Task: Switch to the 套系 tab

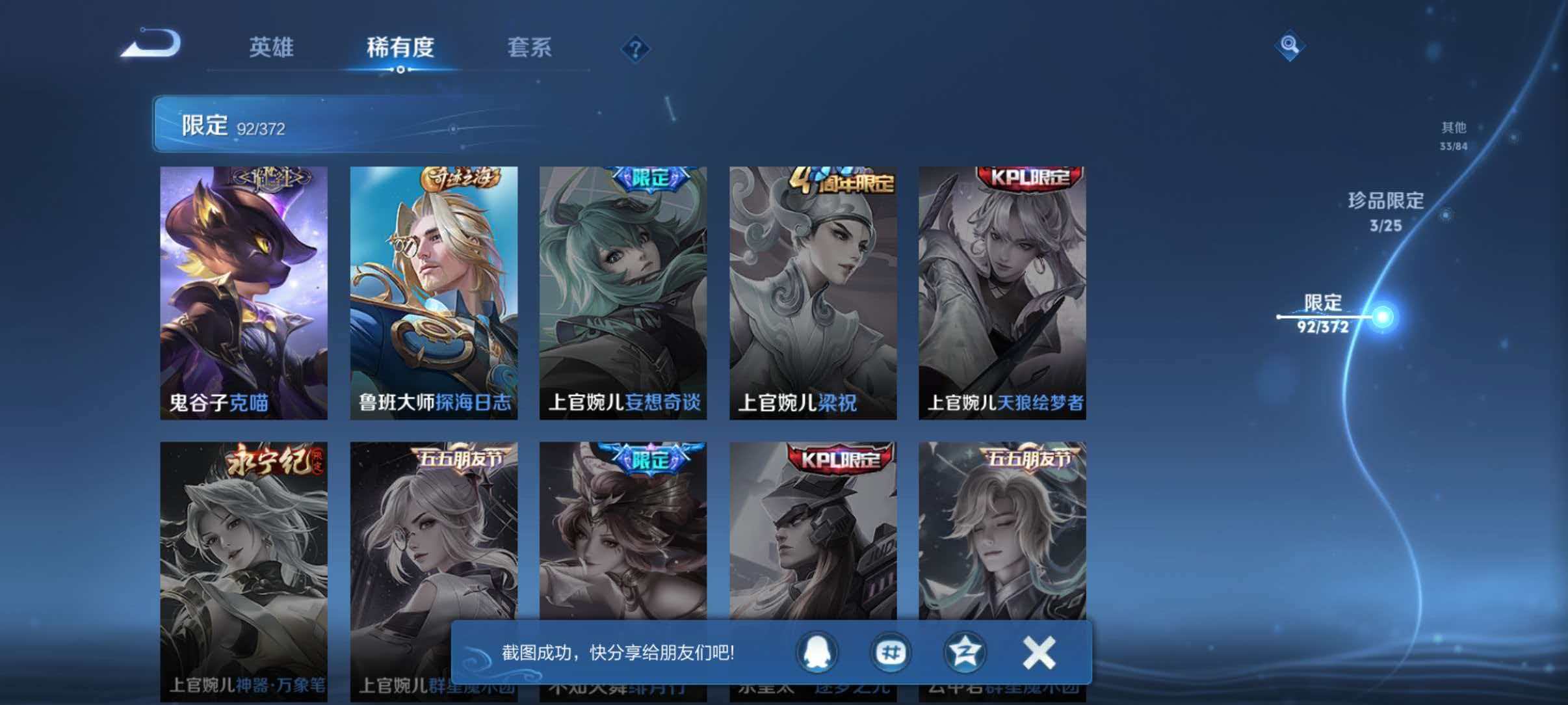Action: 530,47
